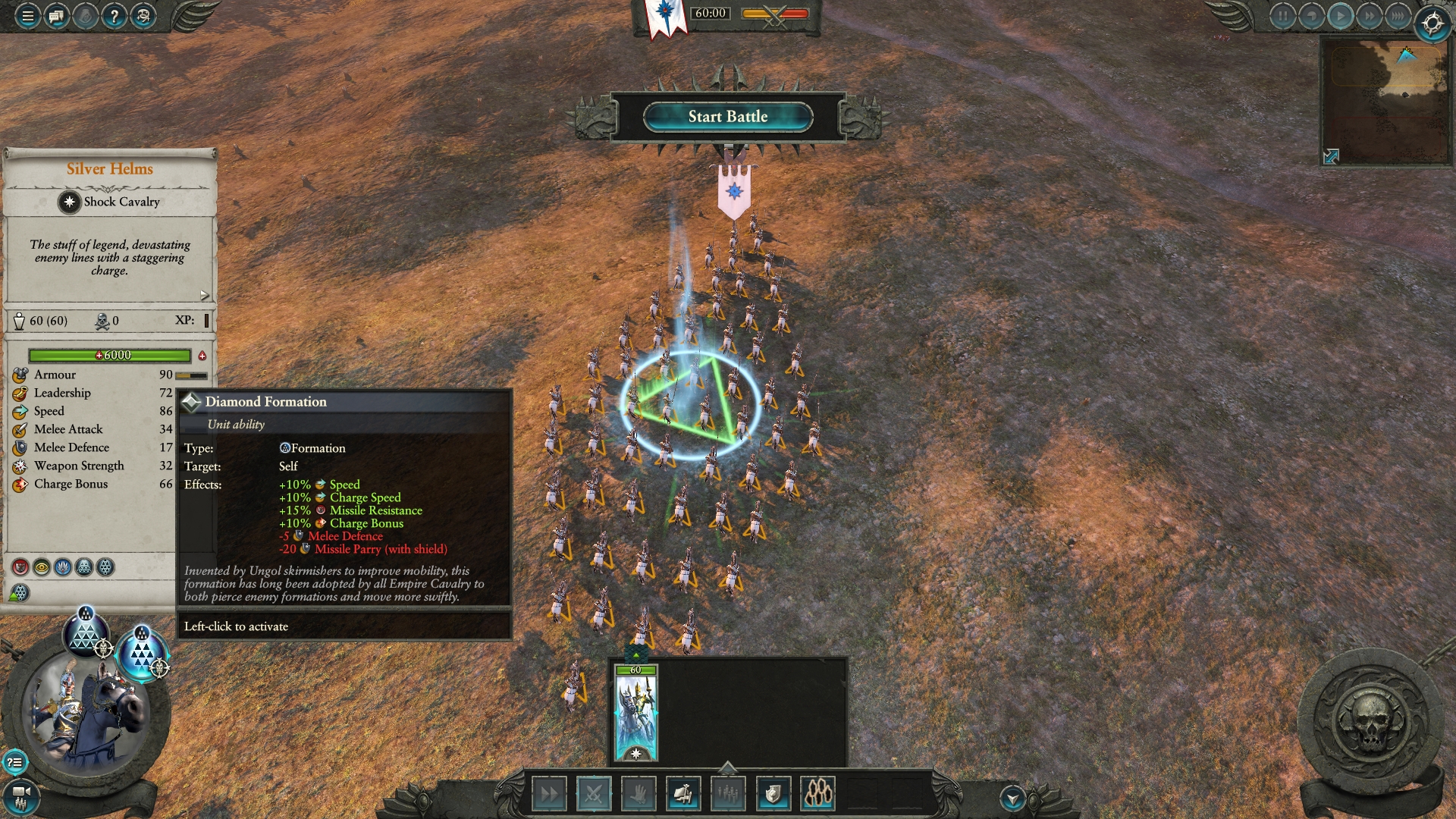Expand the unit description arrow
The width and height of the screenshot is (1456, 819).
(204, 295)
